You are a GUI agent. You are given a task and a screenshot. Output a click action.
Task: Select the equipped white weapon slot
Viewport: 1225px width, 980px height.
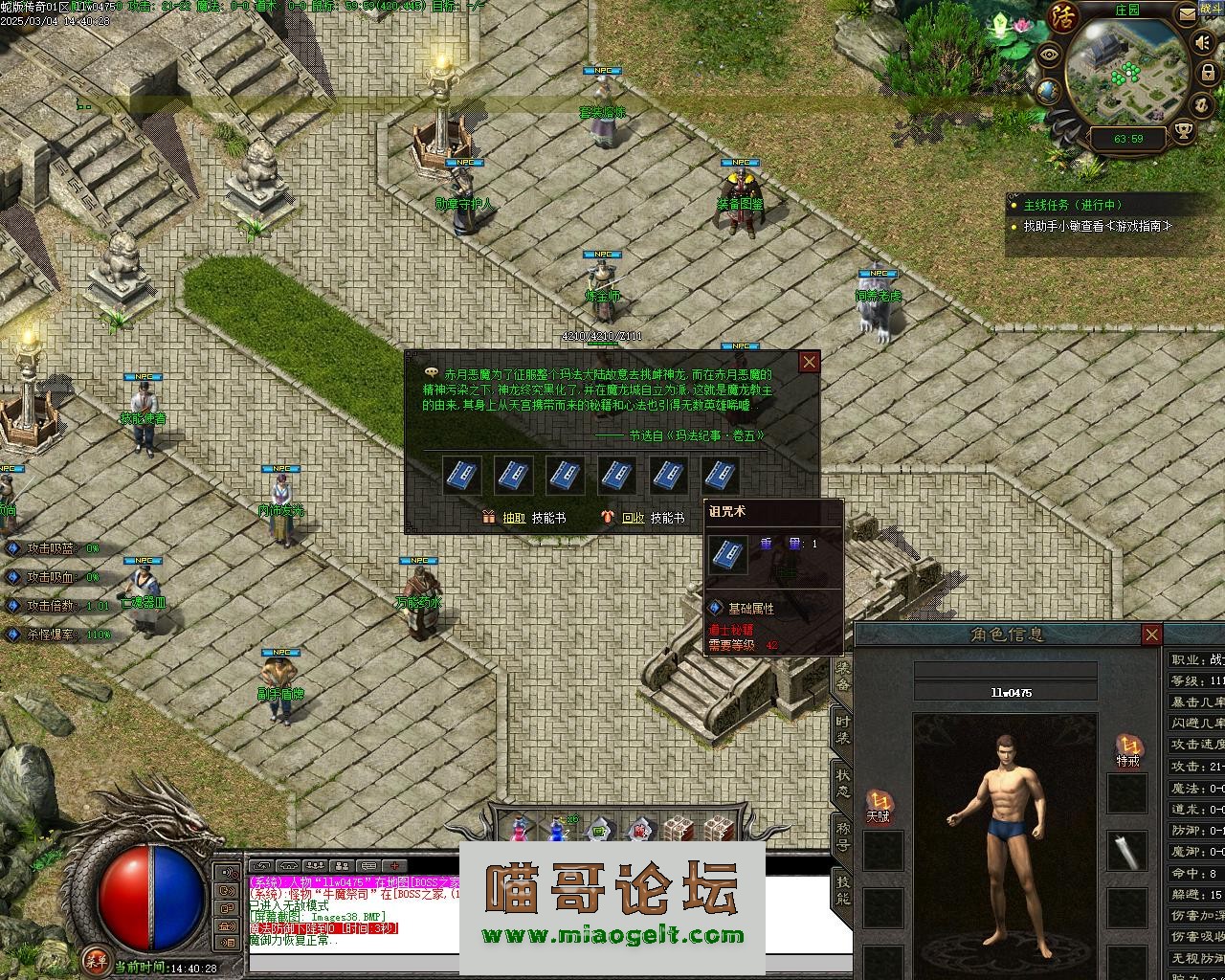coord(1127,851)
